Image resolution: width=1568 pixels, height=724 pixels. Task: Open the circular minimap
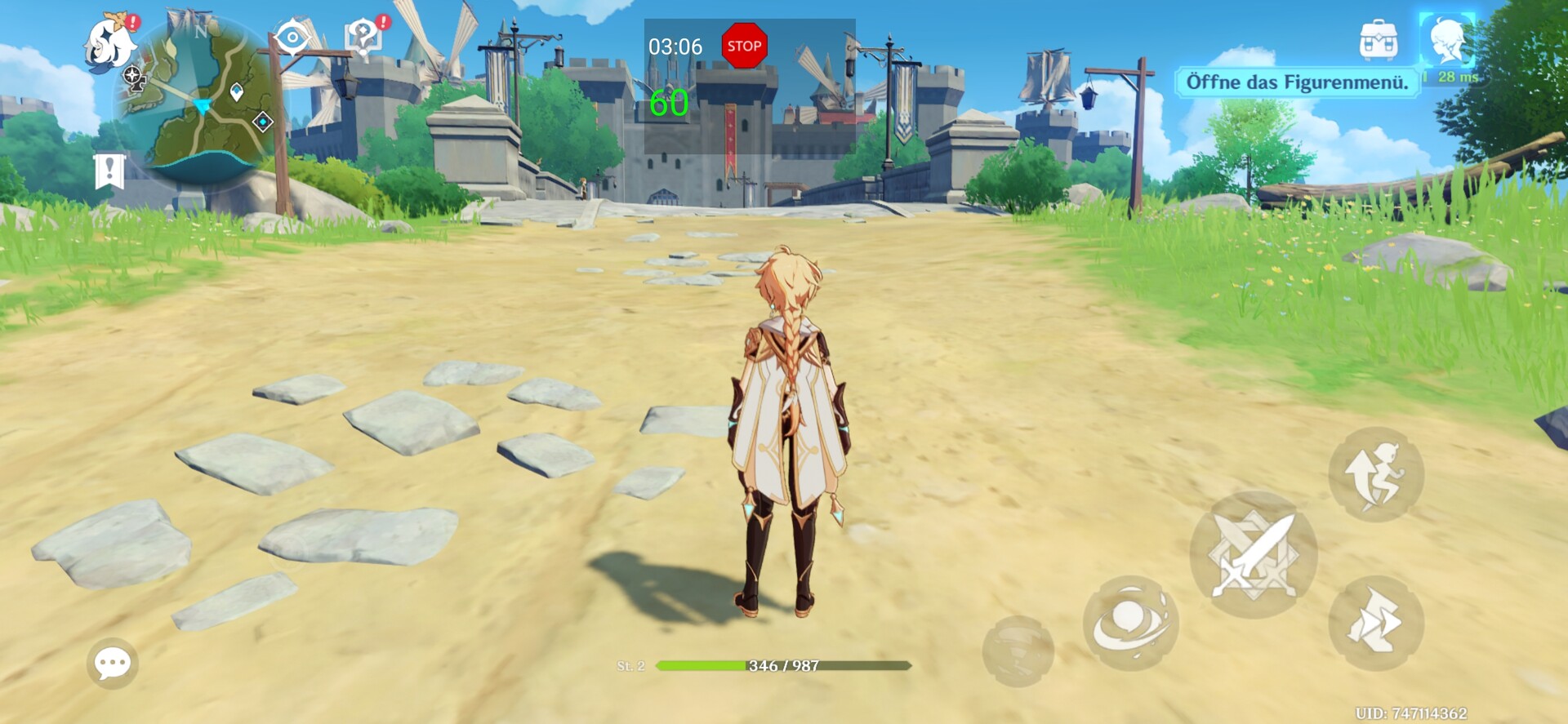pyautogui.click(x=202, y=102)
